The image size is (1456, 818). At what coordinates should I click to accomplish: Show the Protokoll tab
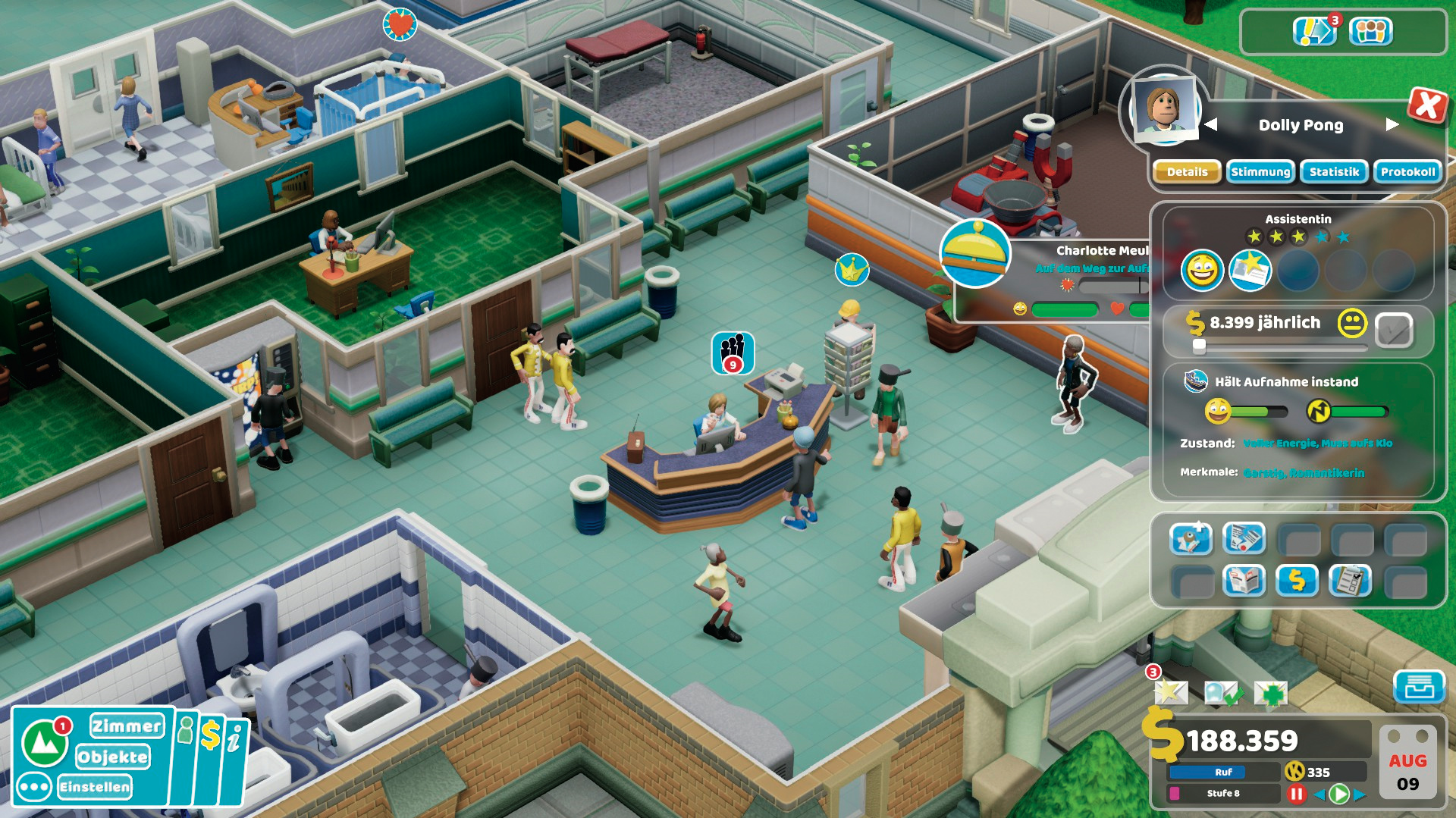1407,172
